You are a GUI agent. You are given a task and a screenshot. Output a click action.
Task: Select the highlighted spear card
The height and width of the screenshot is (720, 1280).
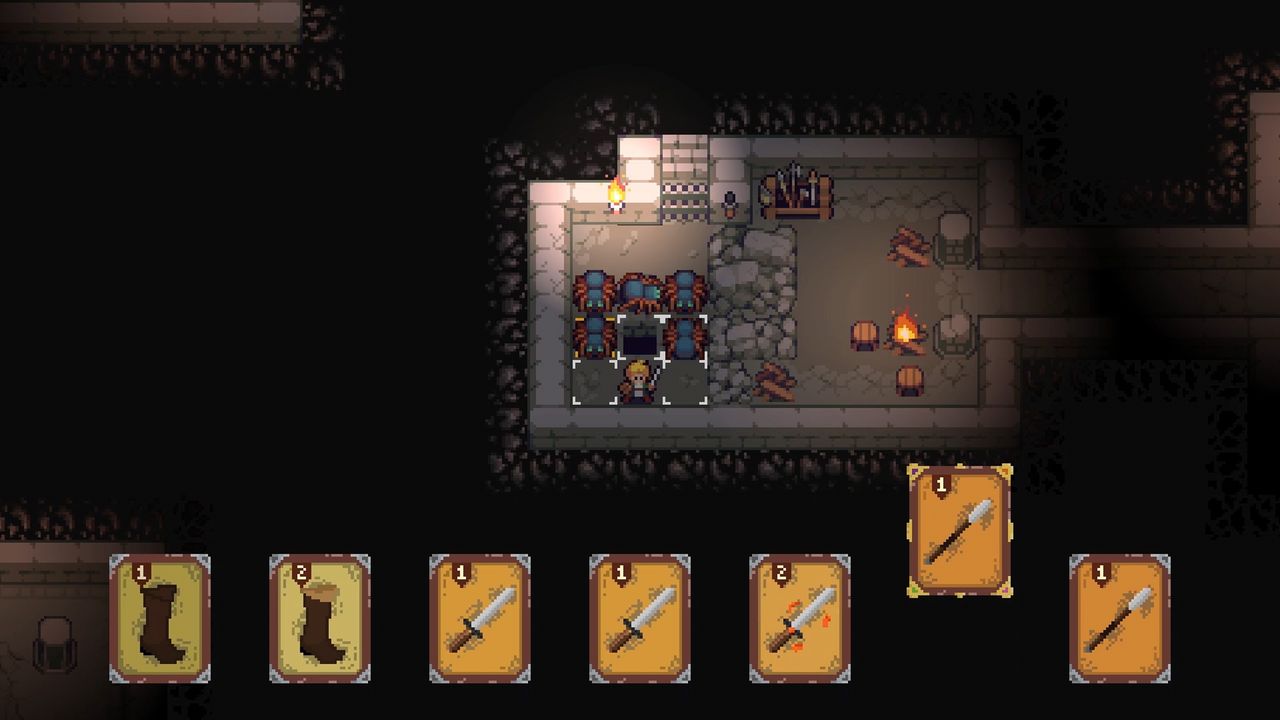pos(960,530)
